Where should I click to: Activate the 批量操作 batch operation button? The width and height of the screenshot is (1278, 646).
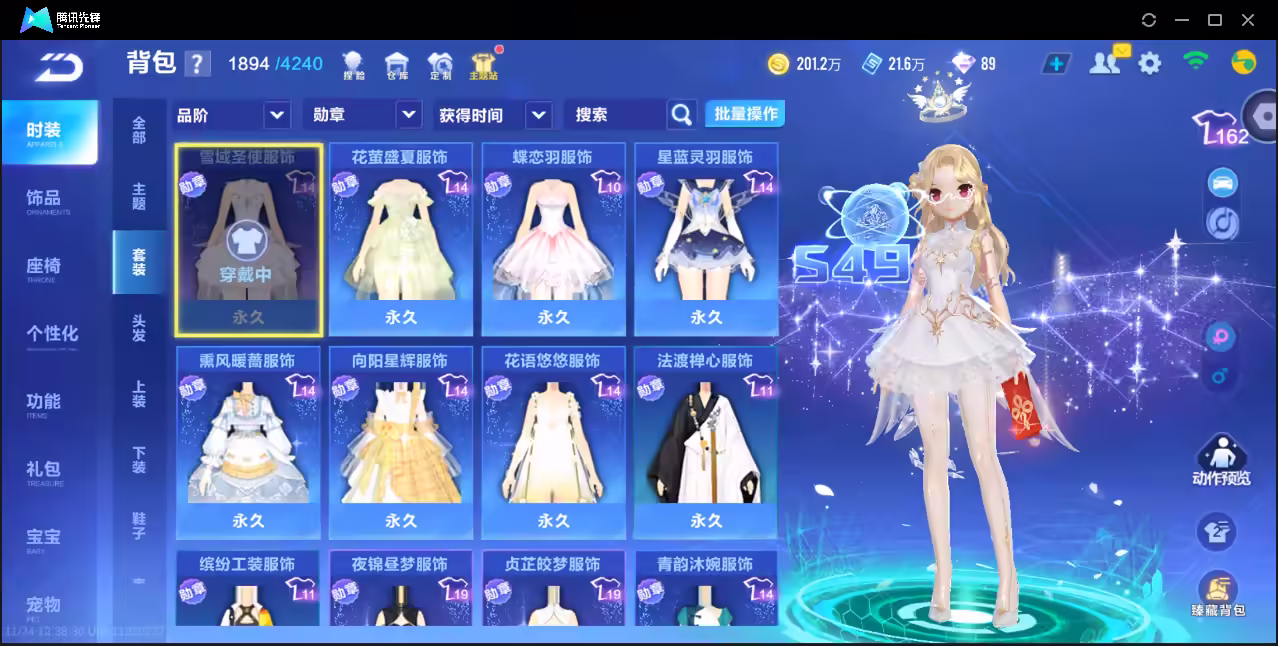[745, 114]
